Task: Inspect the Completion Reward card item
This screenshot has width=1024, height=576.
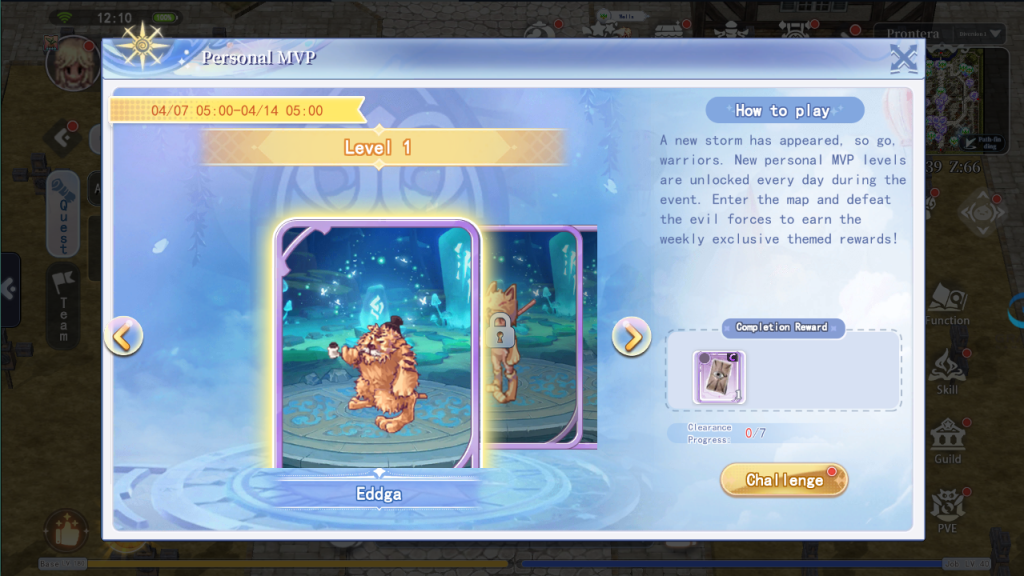Action: pos(719,377)
